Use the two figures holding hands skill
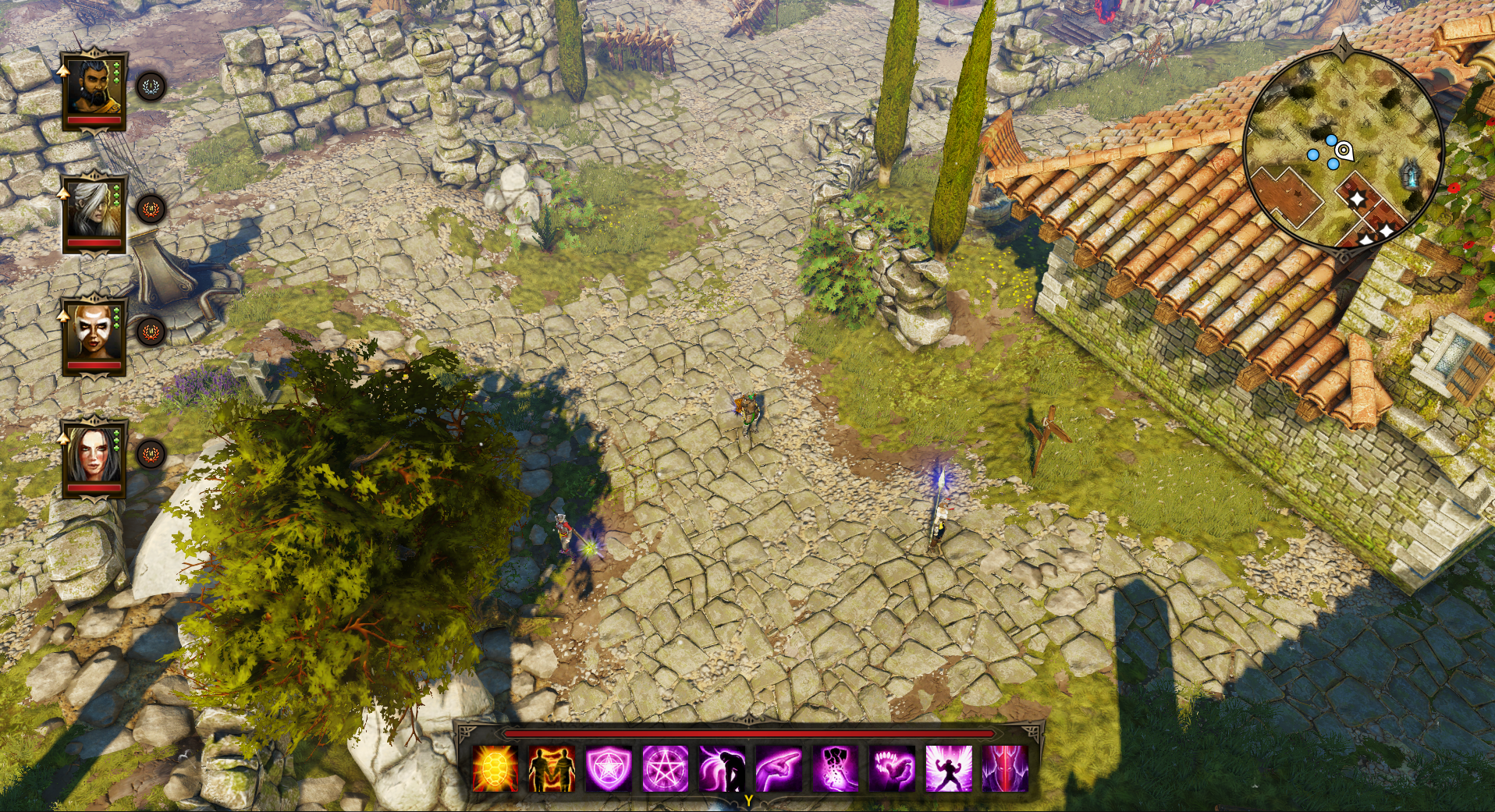 [x=552, y=768]
